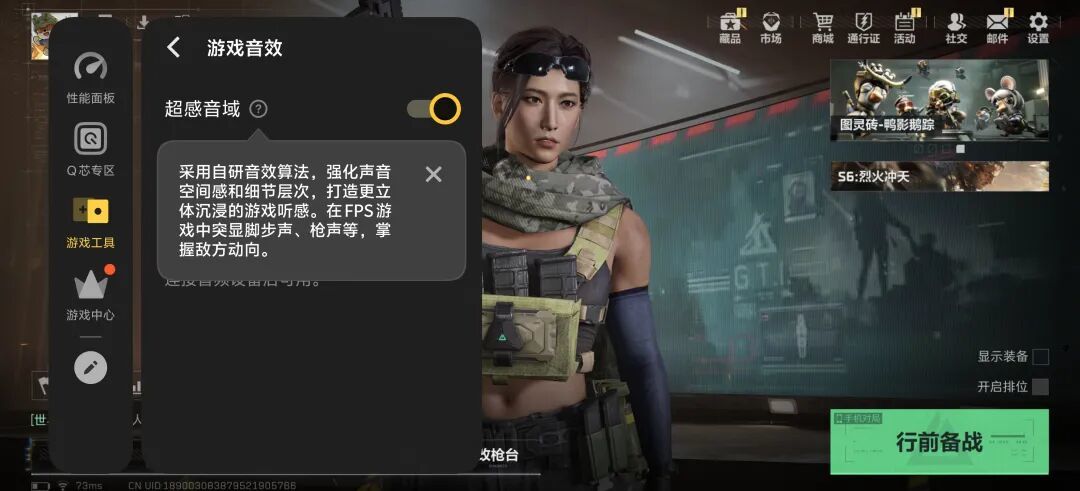1080x491 pixels.
Task: Show the 活动 events page
Action: (905, 27)
